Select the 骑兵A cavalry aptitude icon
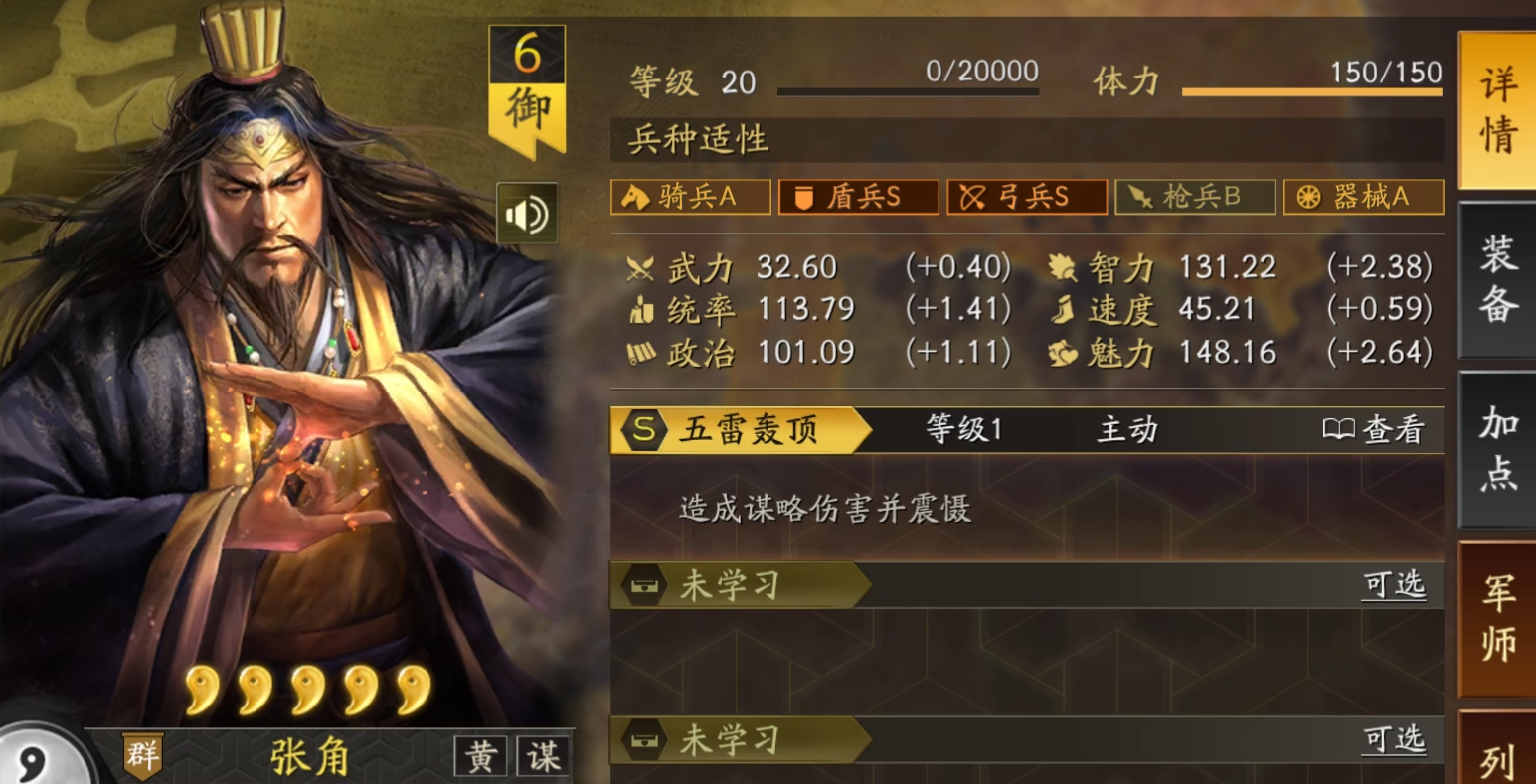The height and width of the screenshot is (784, 1536). (x=690, y=197)
